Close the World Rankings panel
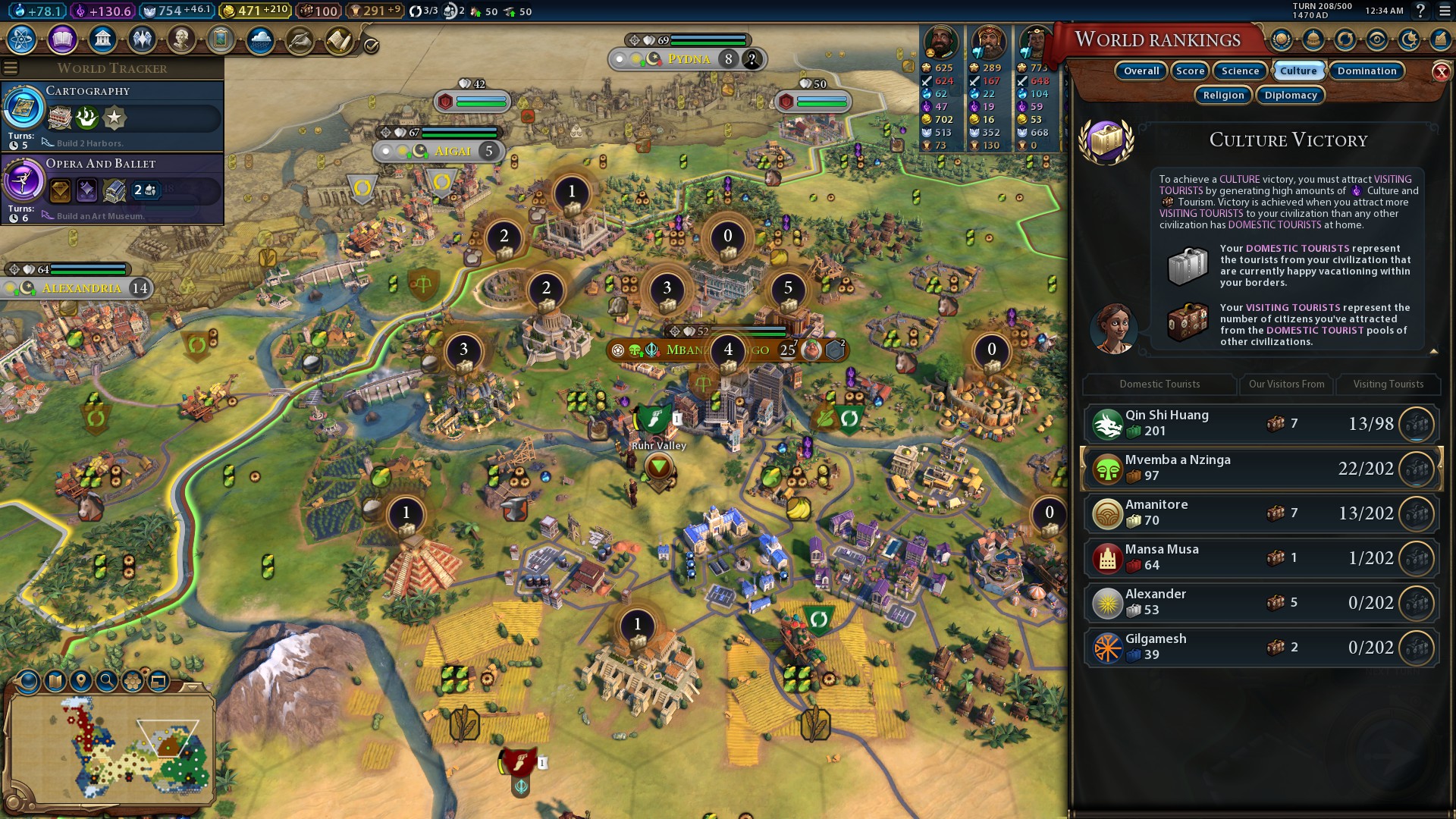The width and height of the screenshot is (1456, 819). coord(1441,72)
